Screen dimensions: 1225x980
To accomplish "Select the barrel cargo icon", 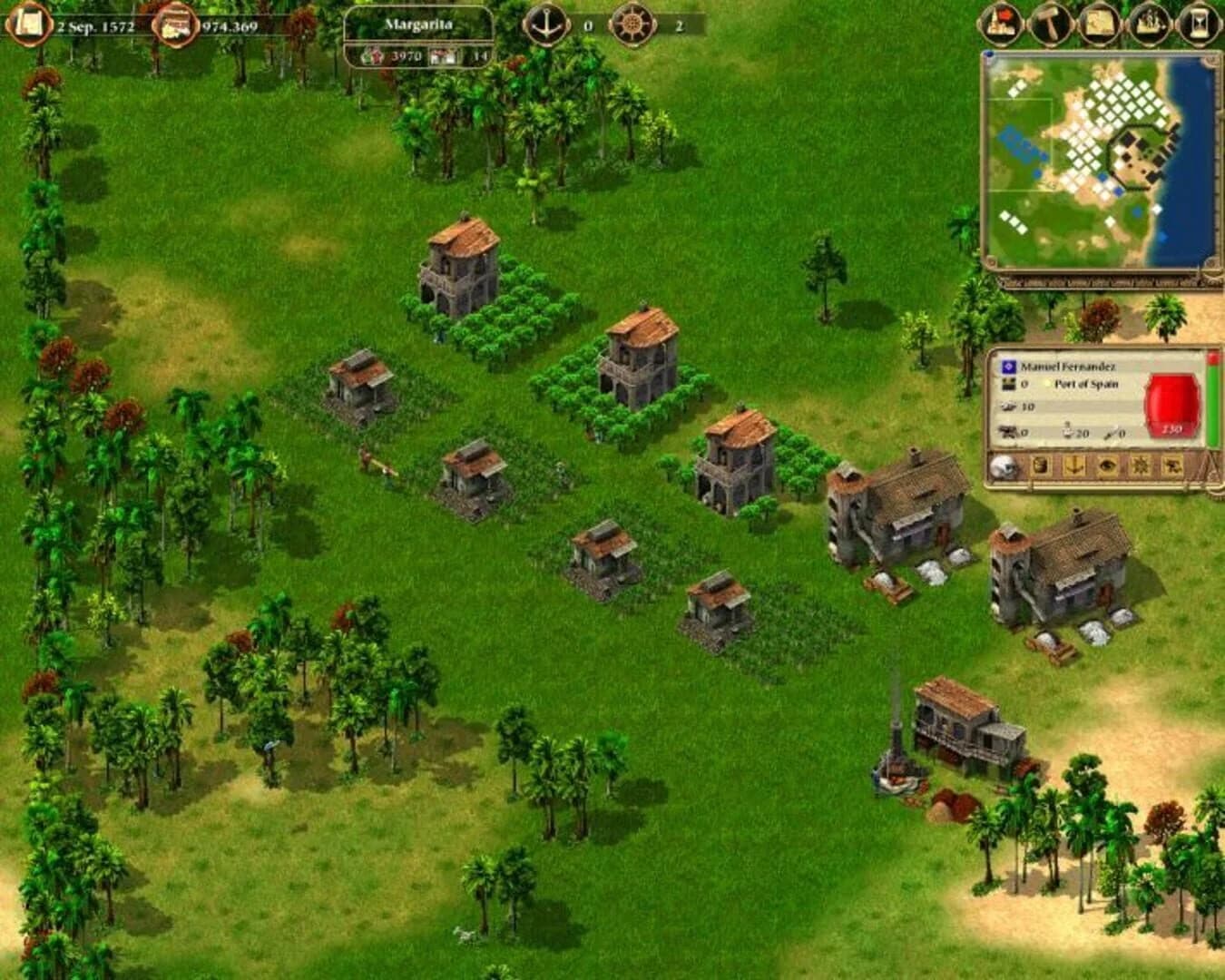I will [x=1041, y=466].
